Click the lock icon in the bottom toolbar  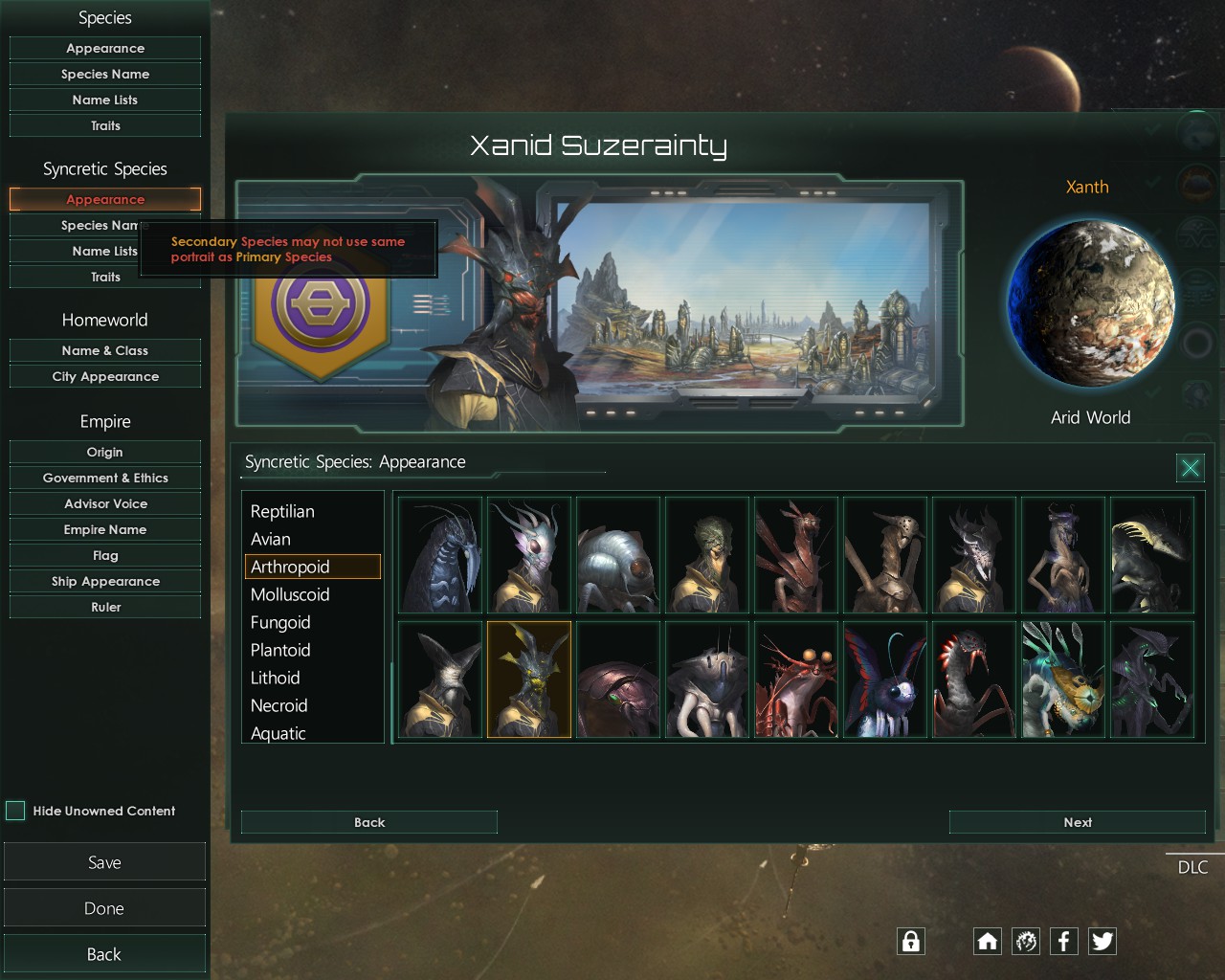click(x=910, y=941)
